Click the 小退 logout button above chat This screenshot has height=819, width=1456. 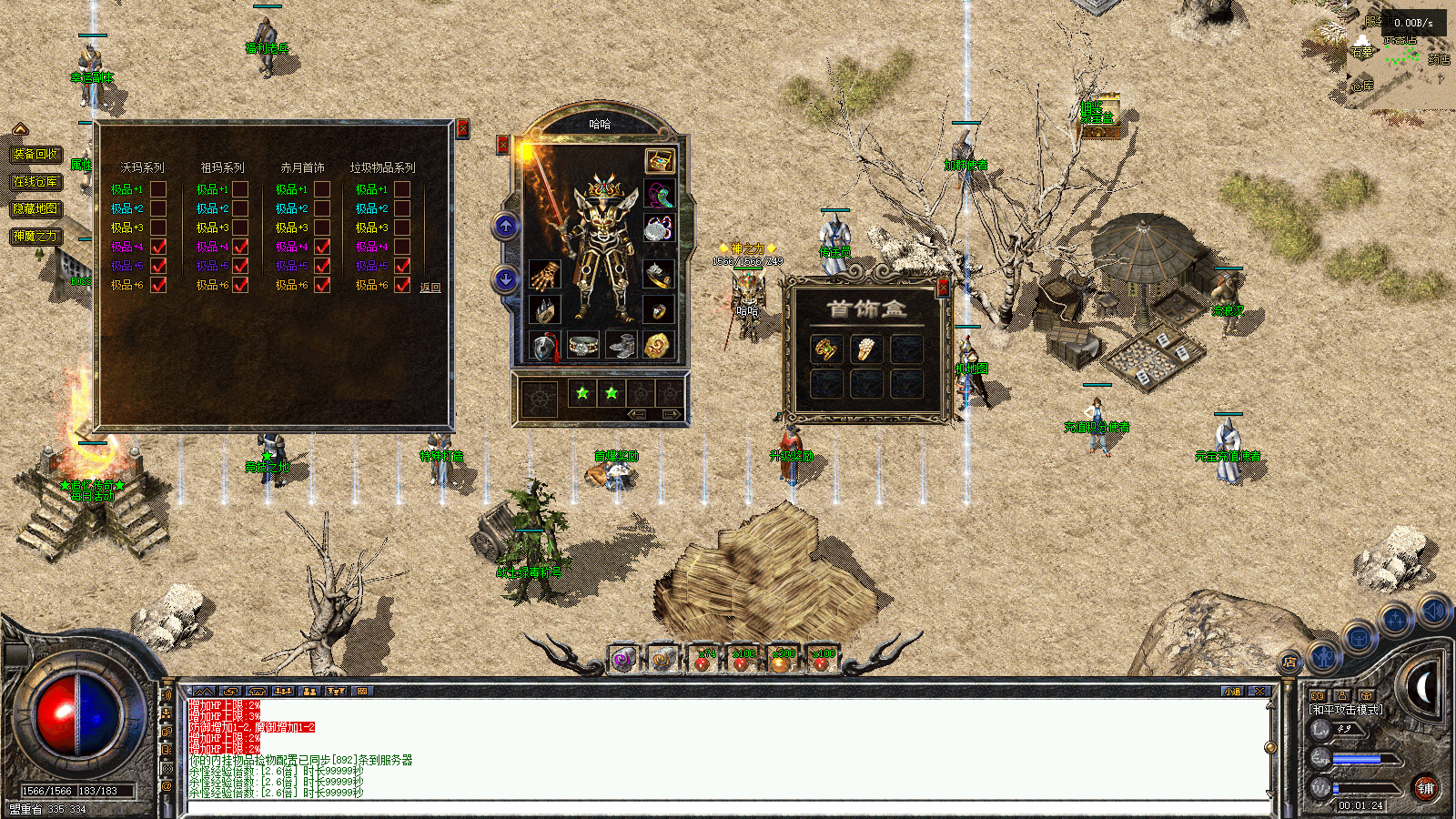[1232, 692]
